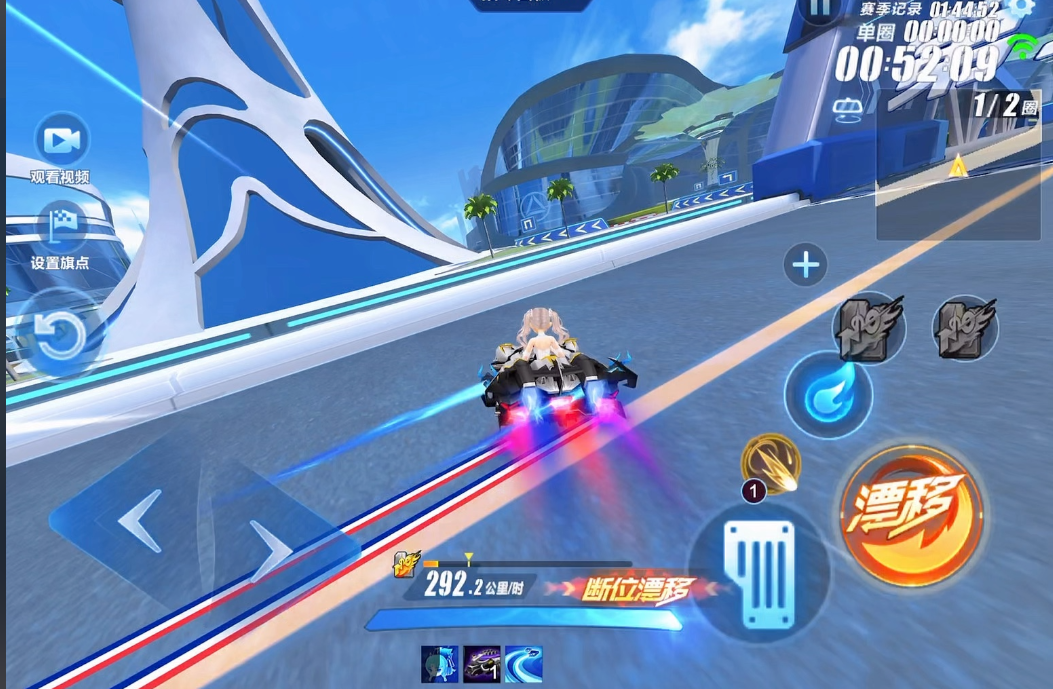Image resolution: width=1053 pixels, height=689 pixels.
Task: Toggle the rear-view mirror icon
Action: tap(848, 107)
